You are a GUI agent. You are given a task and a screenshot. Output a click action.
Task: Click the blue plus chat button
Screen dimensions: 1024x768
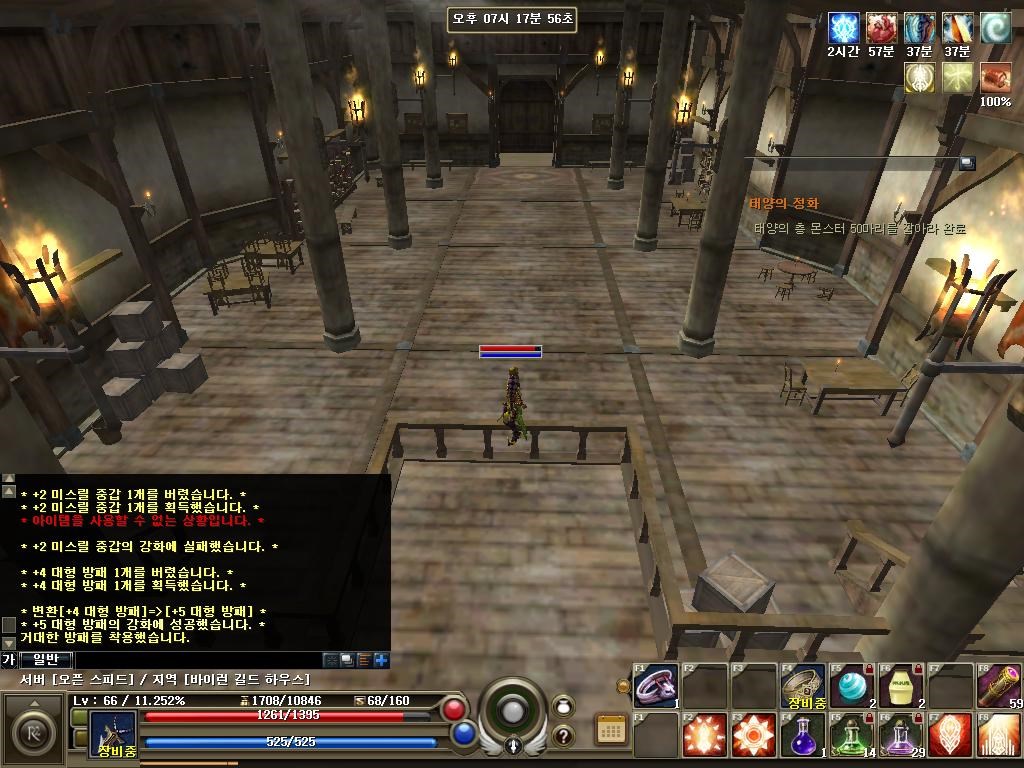pos(381,660)
